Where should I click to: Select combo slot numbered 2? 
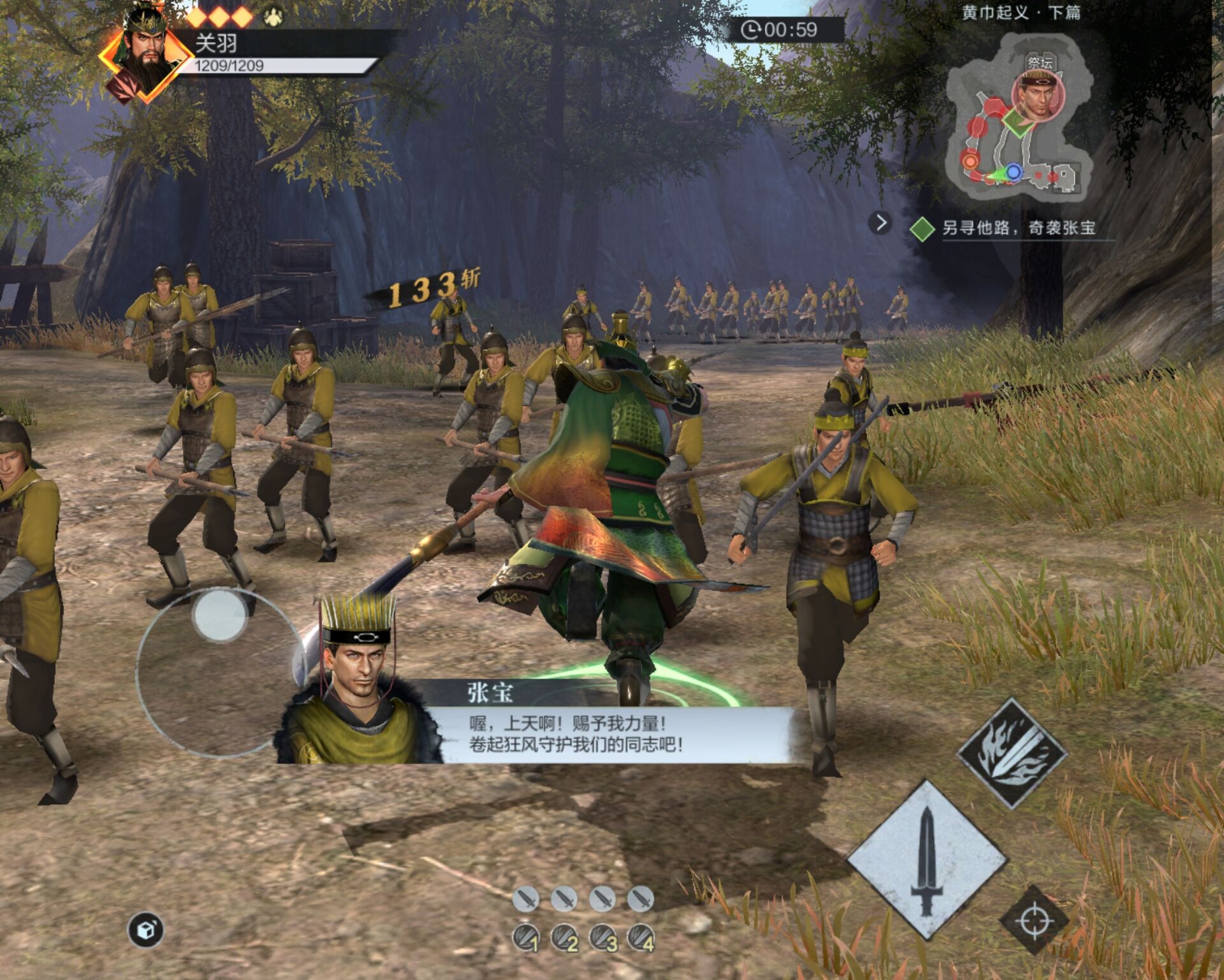pyautogui.click(x=565, y=938)
